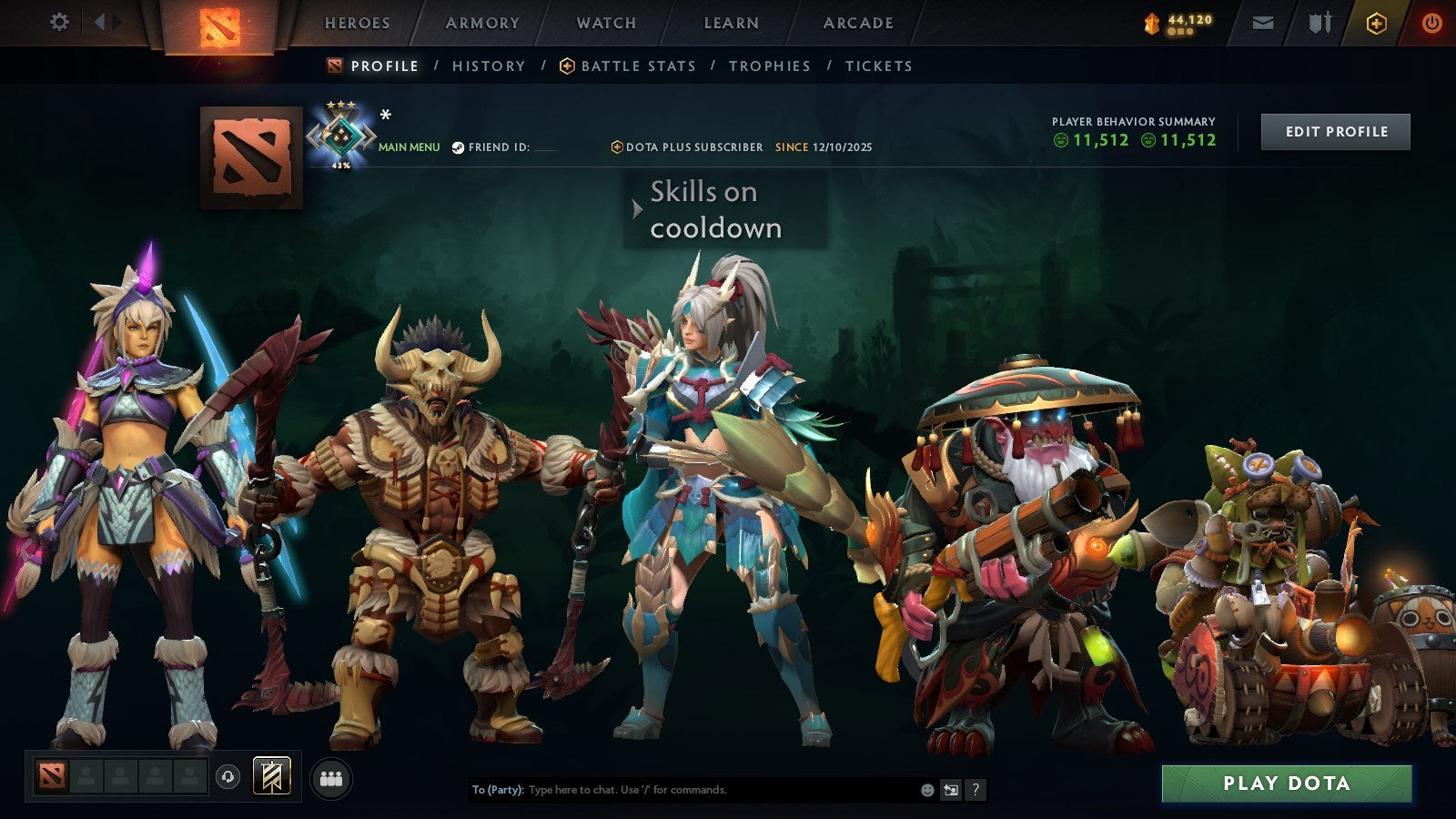The width and height of the screenshot is (1456, 819).
Task: Click the help question mark in chat bar
Action: 976,790
